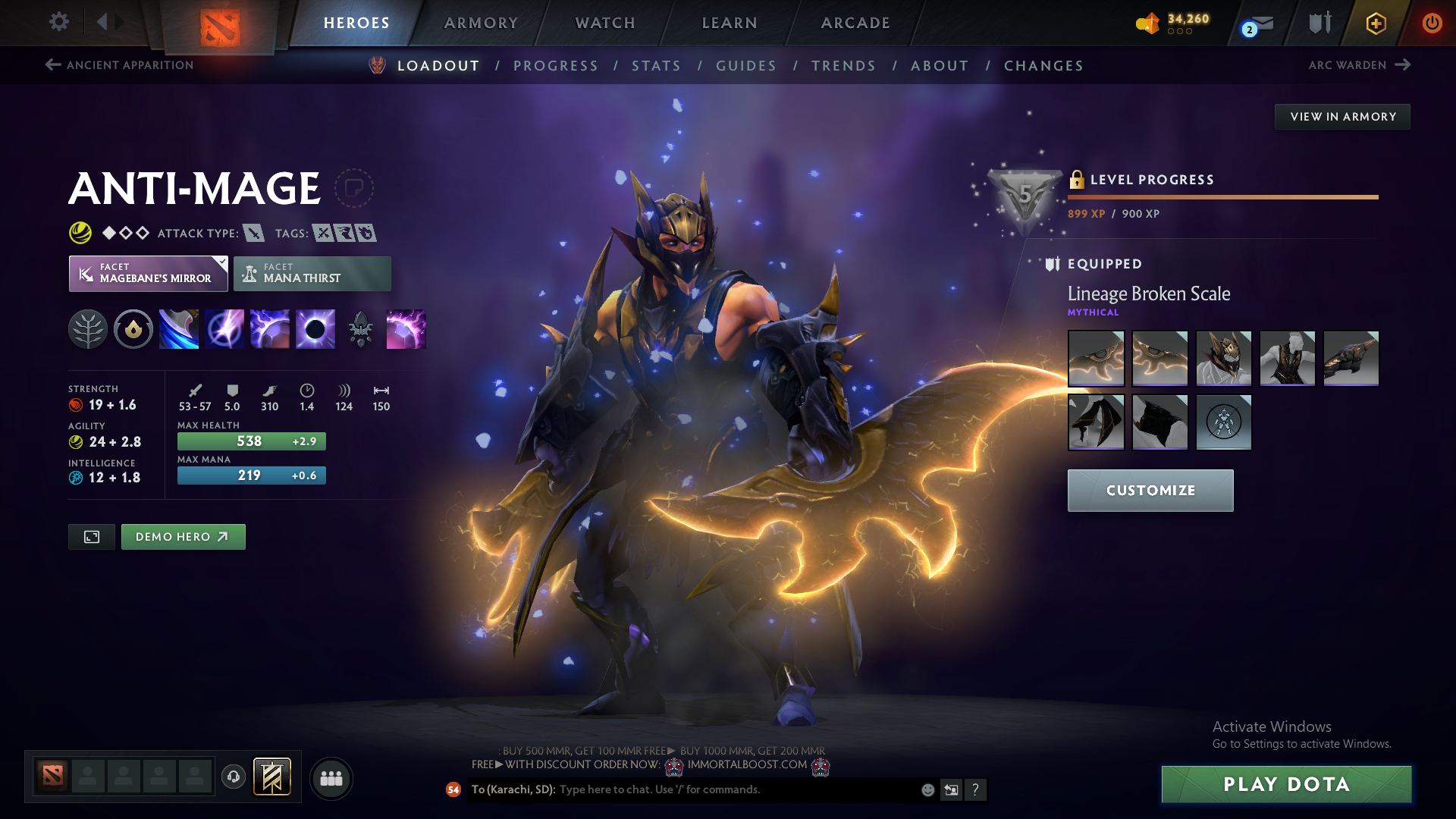Image resolution: width=1456 pixels, height=819 pixels.
Task: Select the golden weapon thumbnail under Equipped
Action: [x=1096, y=358]
